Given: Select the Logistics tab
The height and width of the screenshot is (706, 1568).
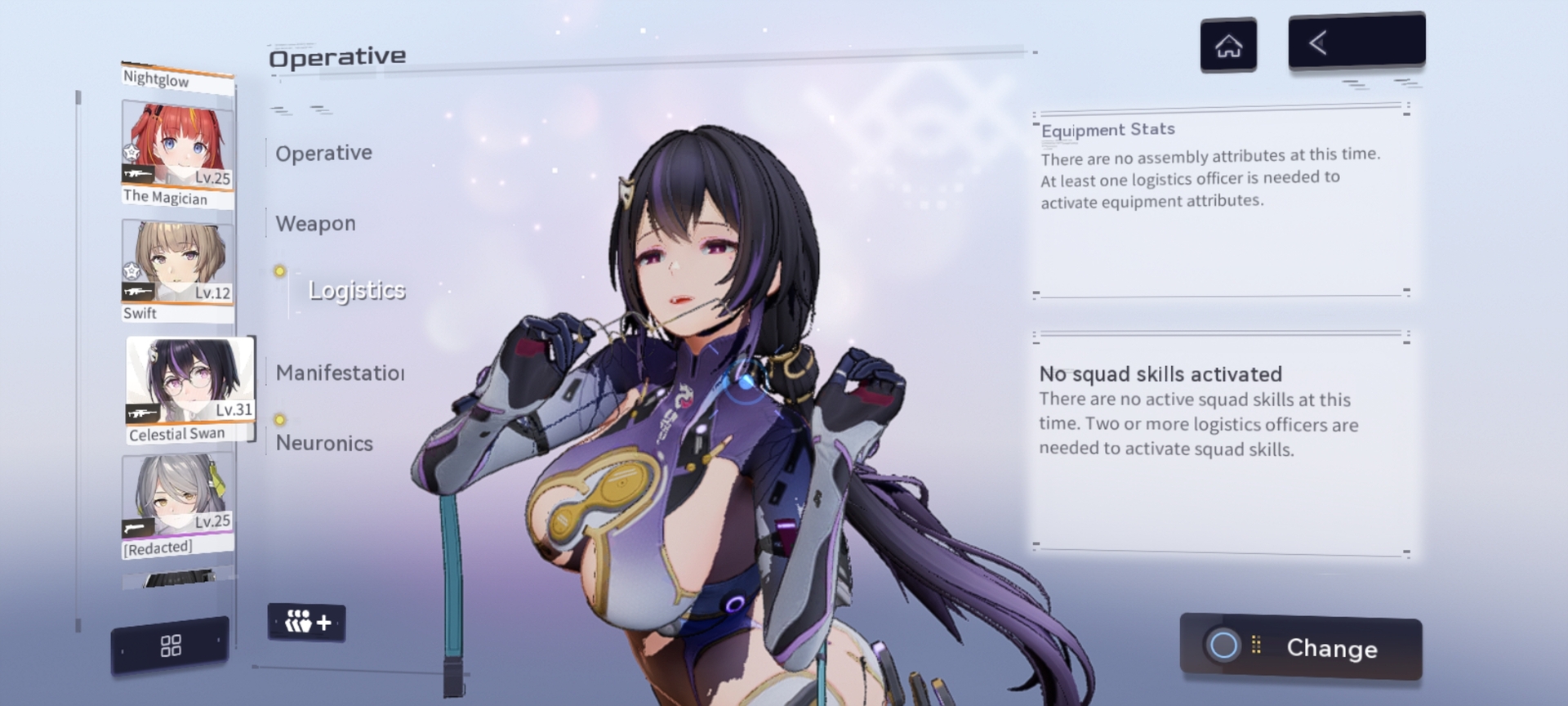Looking at the screenshot, I should (356, 291).
